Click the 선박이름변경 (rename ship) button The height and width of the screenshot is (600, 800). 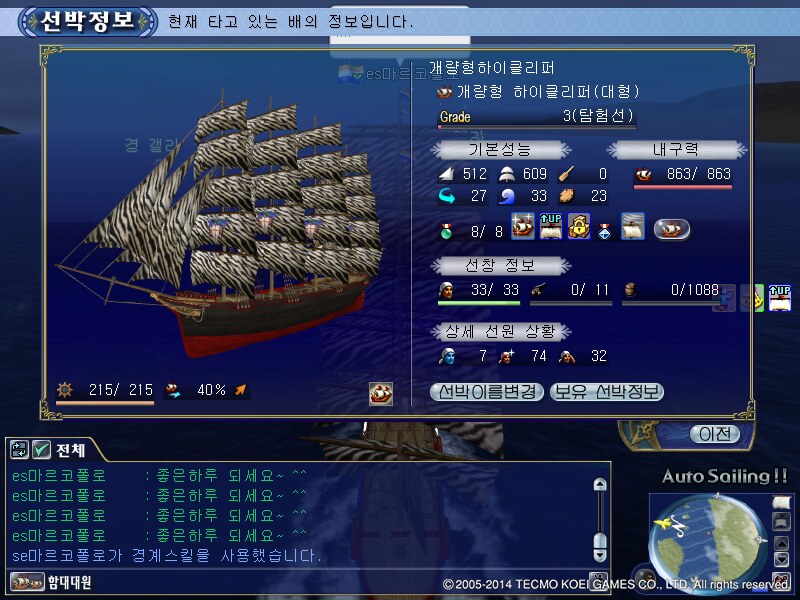coord(488,392)
